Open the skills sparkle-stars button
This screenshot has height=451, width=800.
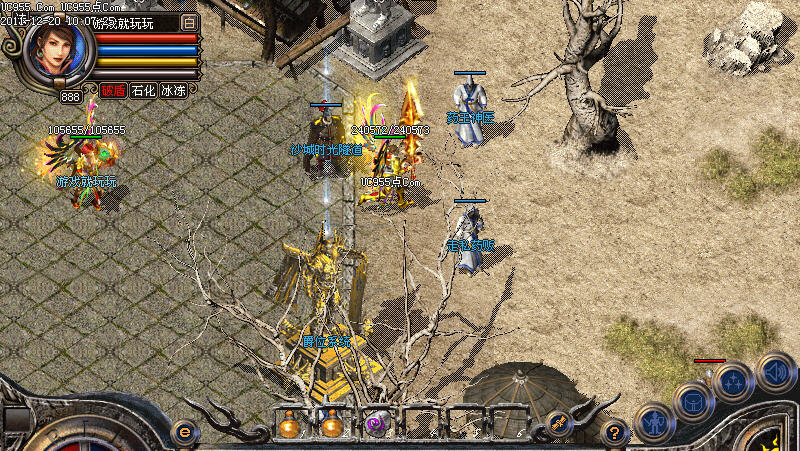click(x=733, y=380)
